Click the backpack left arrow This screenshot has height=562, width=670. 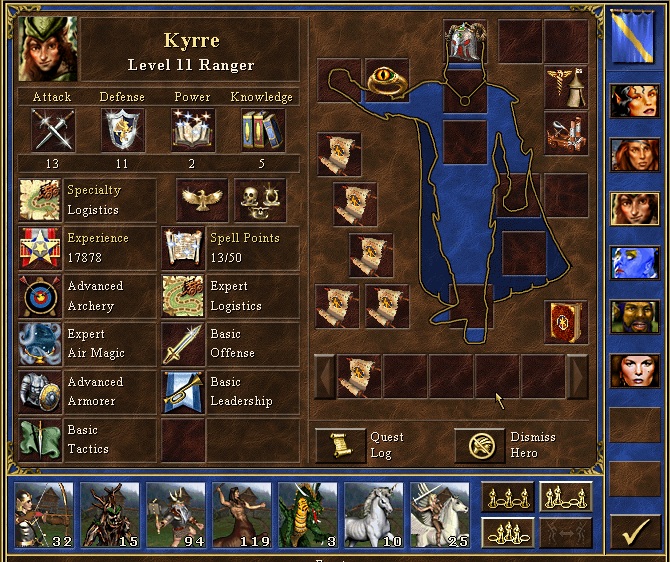(325, 377)
